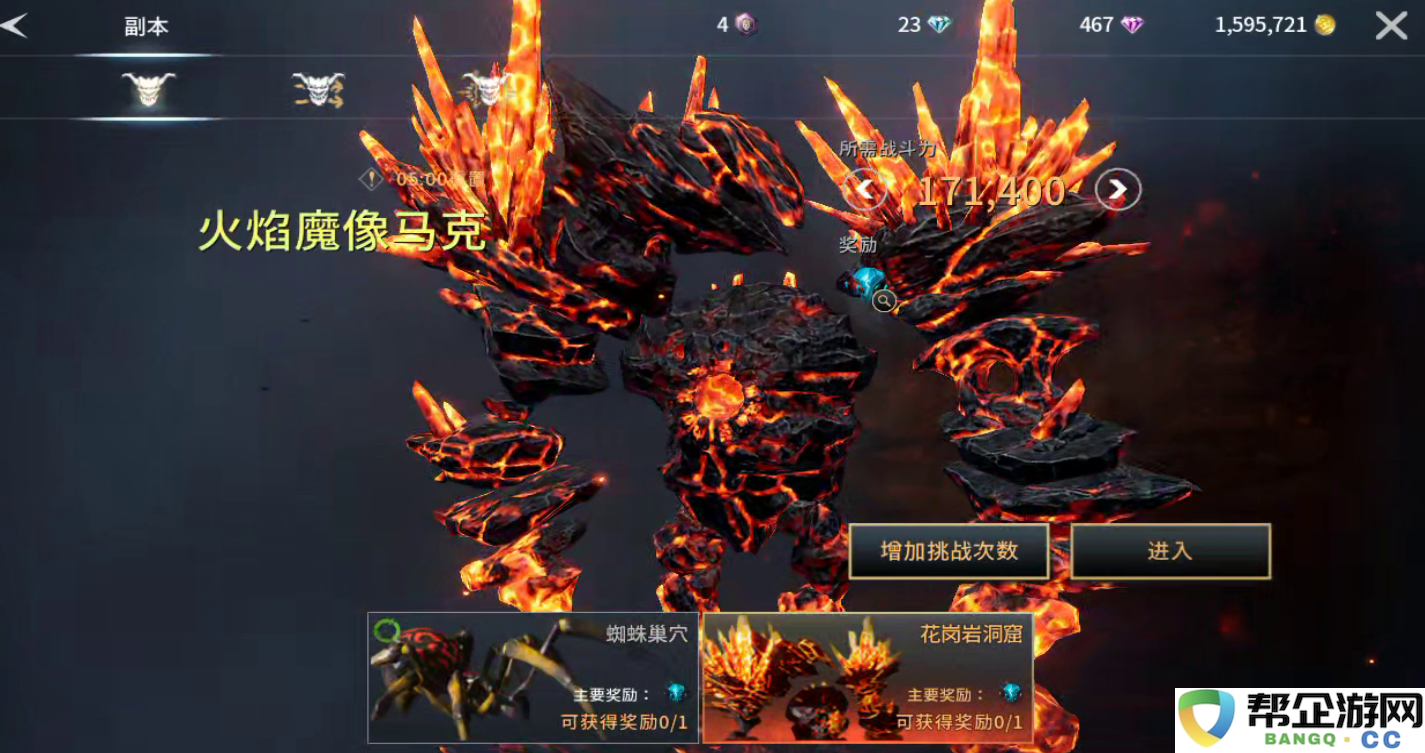Screen dimensions: 1425x753
Task: Tap the blue diamond currency icon showing 23
Action: tap(937, 25)
